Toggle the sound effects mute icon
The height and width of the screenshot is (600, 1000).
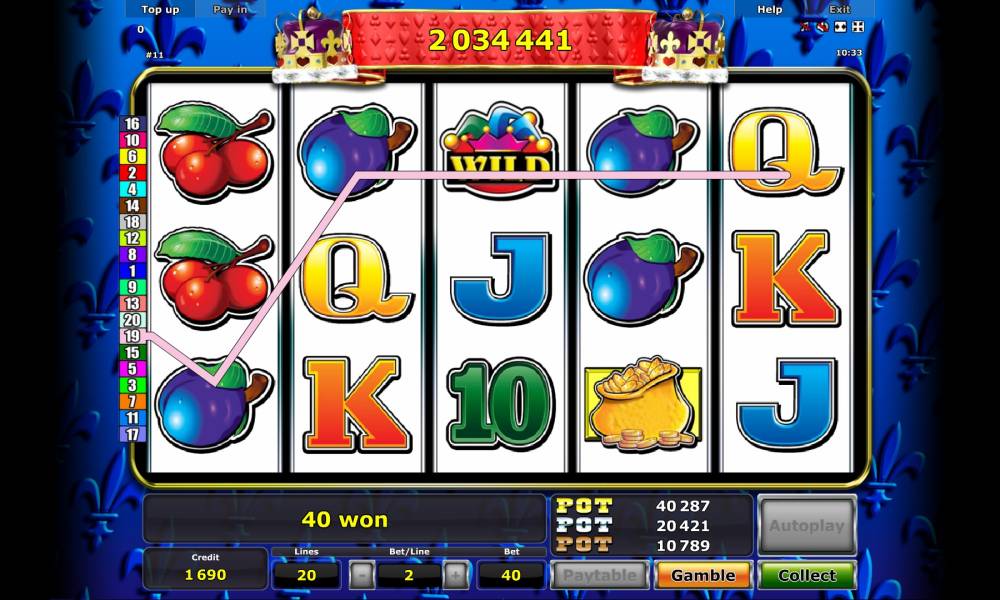(x=823, y=26)
